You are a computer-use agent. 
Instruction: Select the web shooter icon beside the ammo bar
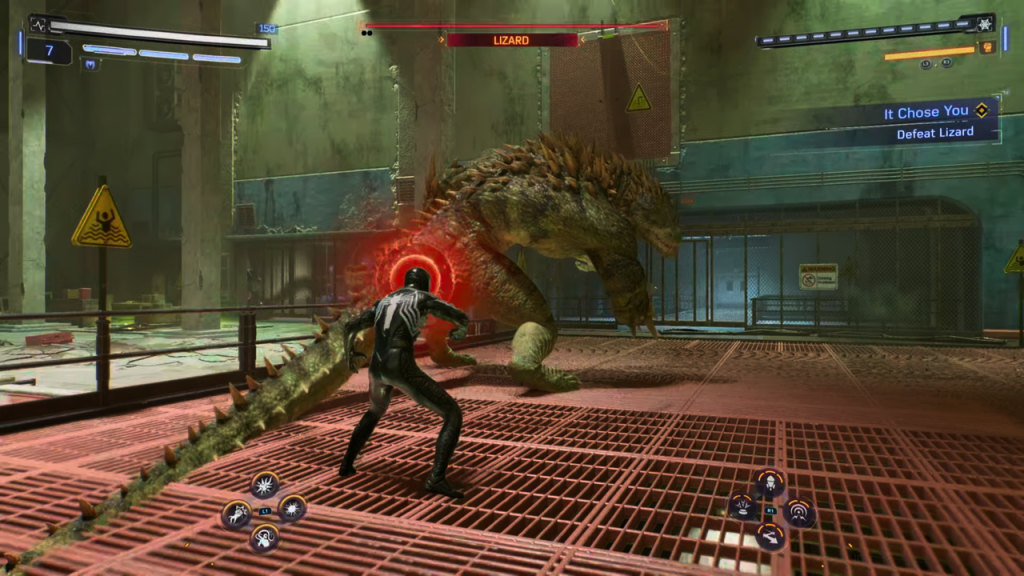984,22
